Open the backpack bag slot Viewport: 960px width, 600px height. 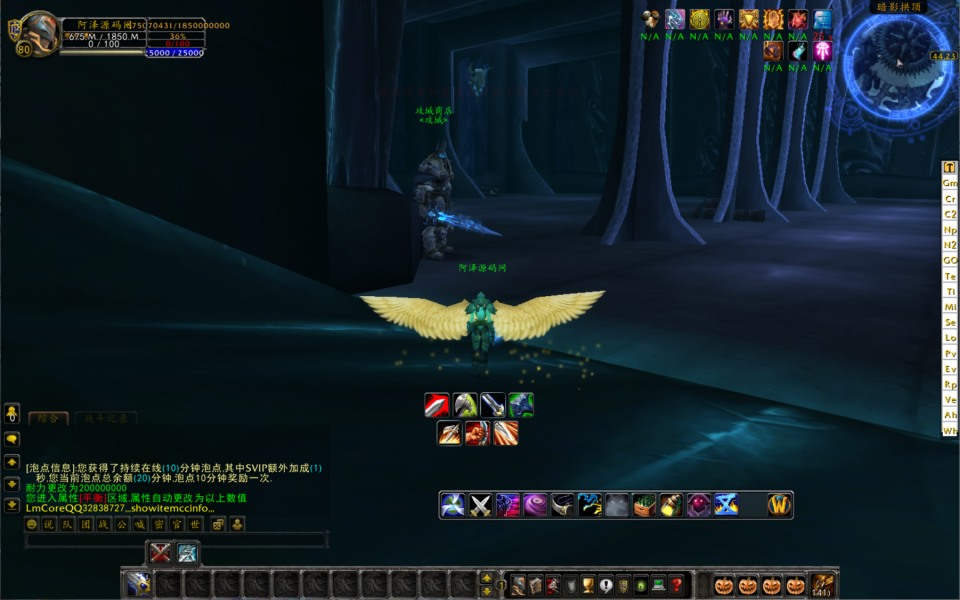pos(822,585)
